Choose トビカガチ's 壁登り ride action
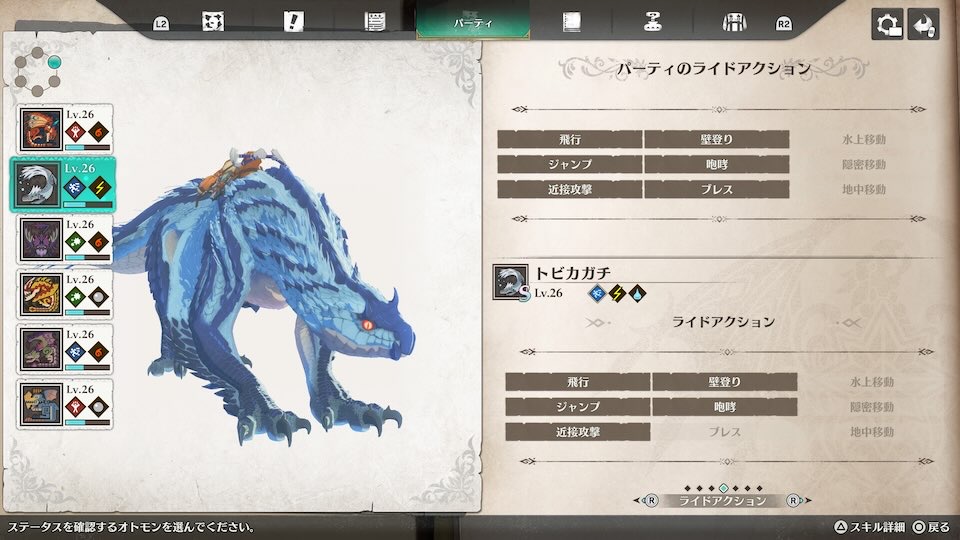Image resolution: width=960 pixels, height=540 pixels. click(725, 382)
